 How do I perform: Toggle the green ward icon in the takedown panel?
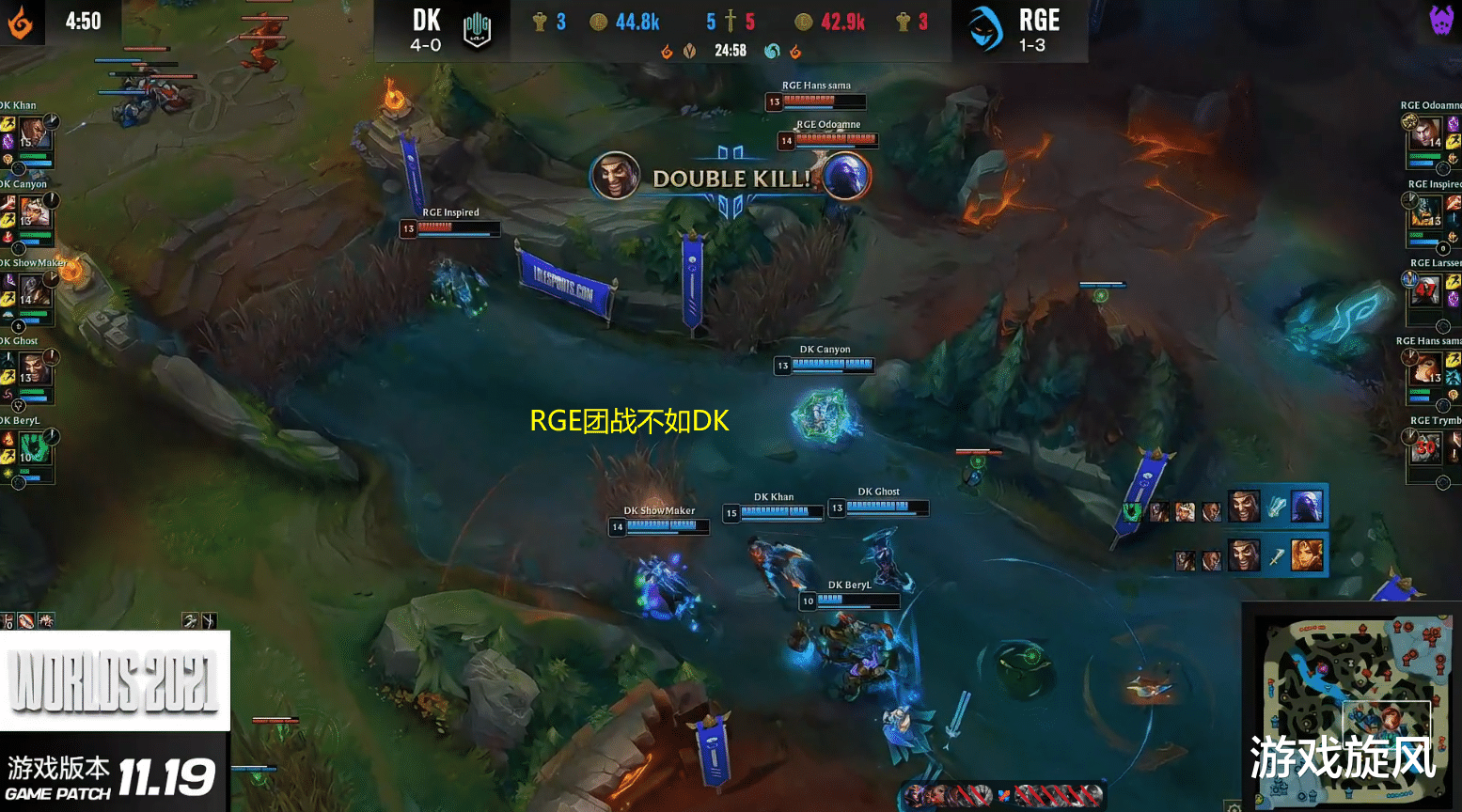click(1132, 511)
